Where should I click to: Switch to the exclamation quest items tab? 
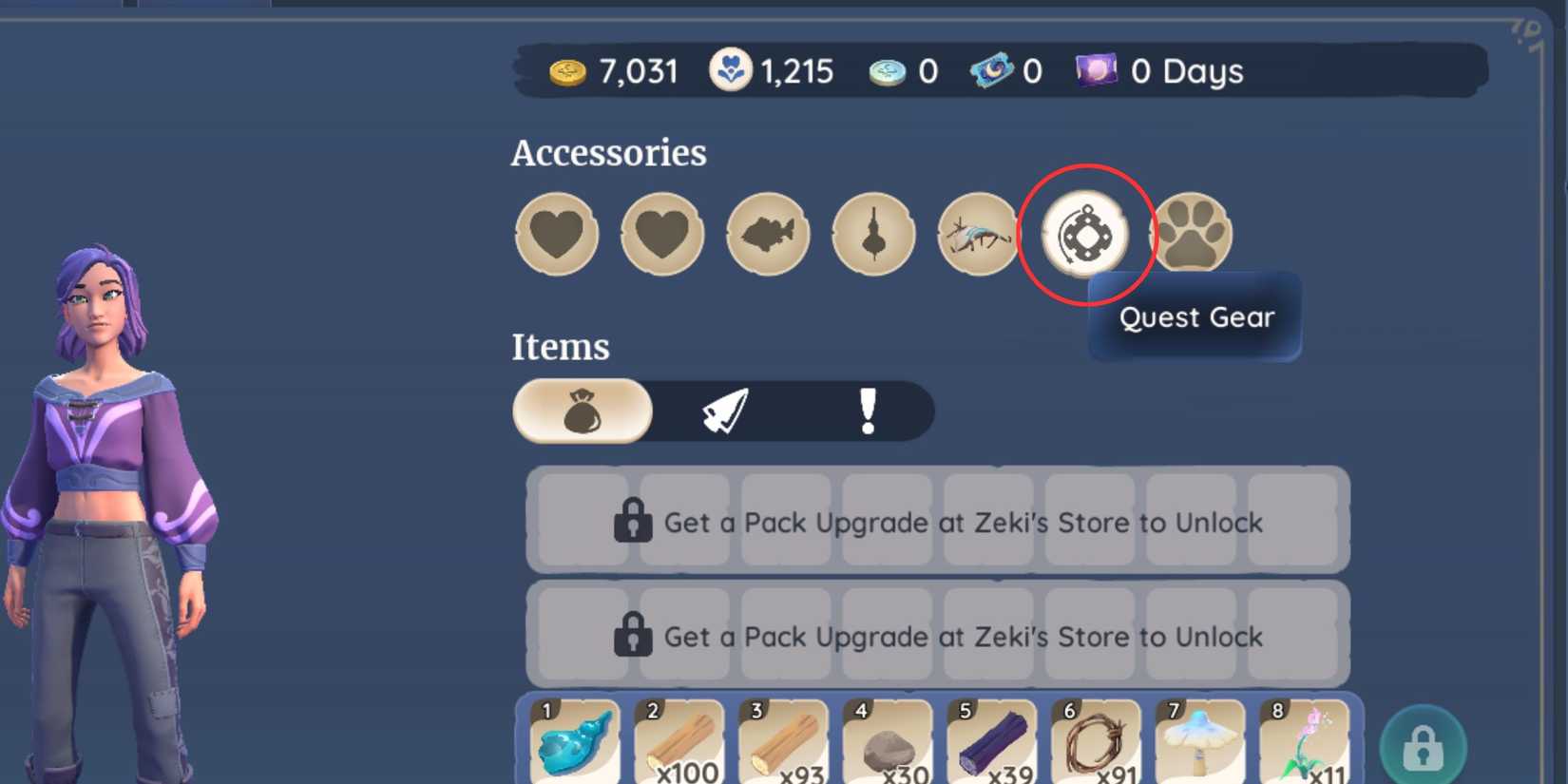[x=867, y=411]
